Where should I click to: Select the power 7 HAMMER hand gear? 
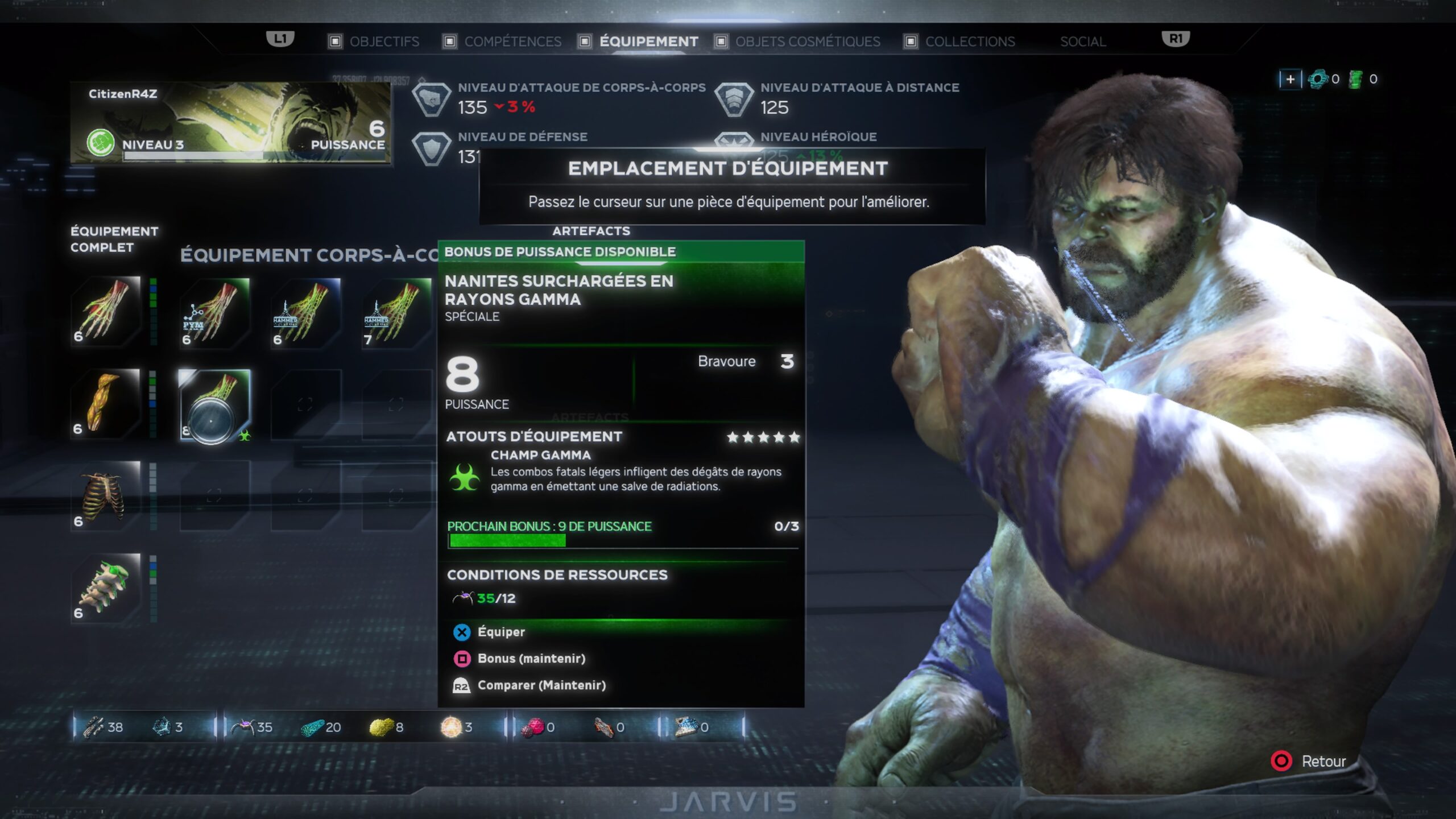(x=396, y=313)
